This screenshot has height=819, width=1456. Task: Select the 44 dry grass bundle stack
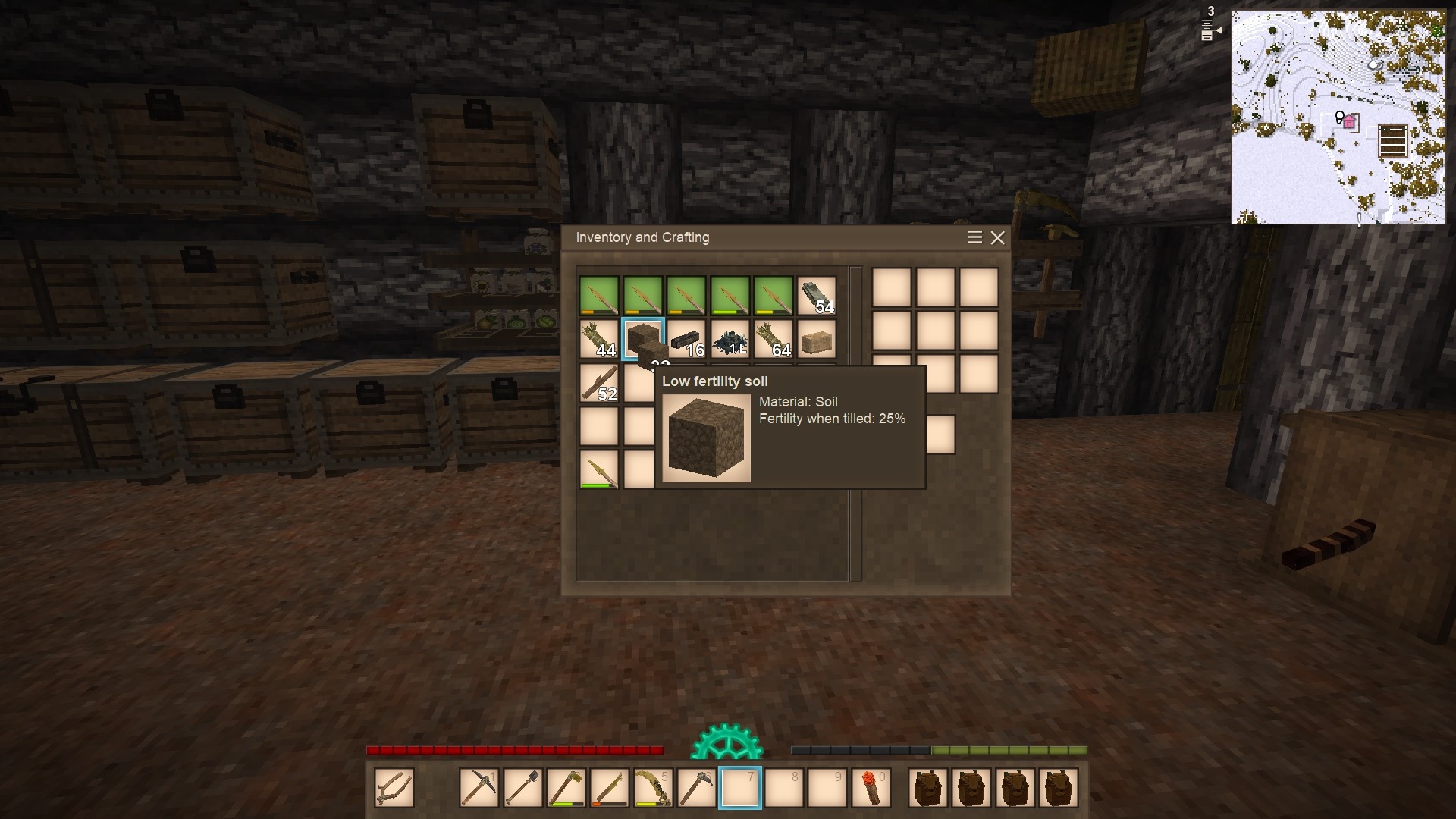(599, 339)
